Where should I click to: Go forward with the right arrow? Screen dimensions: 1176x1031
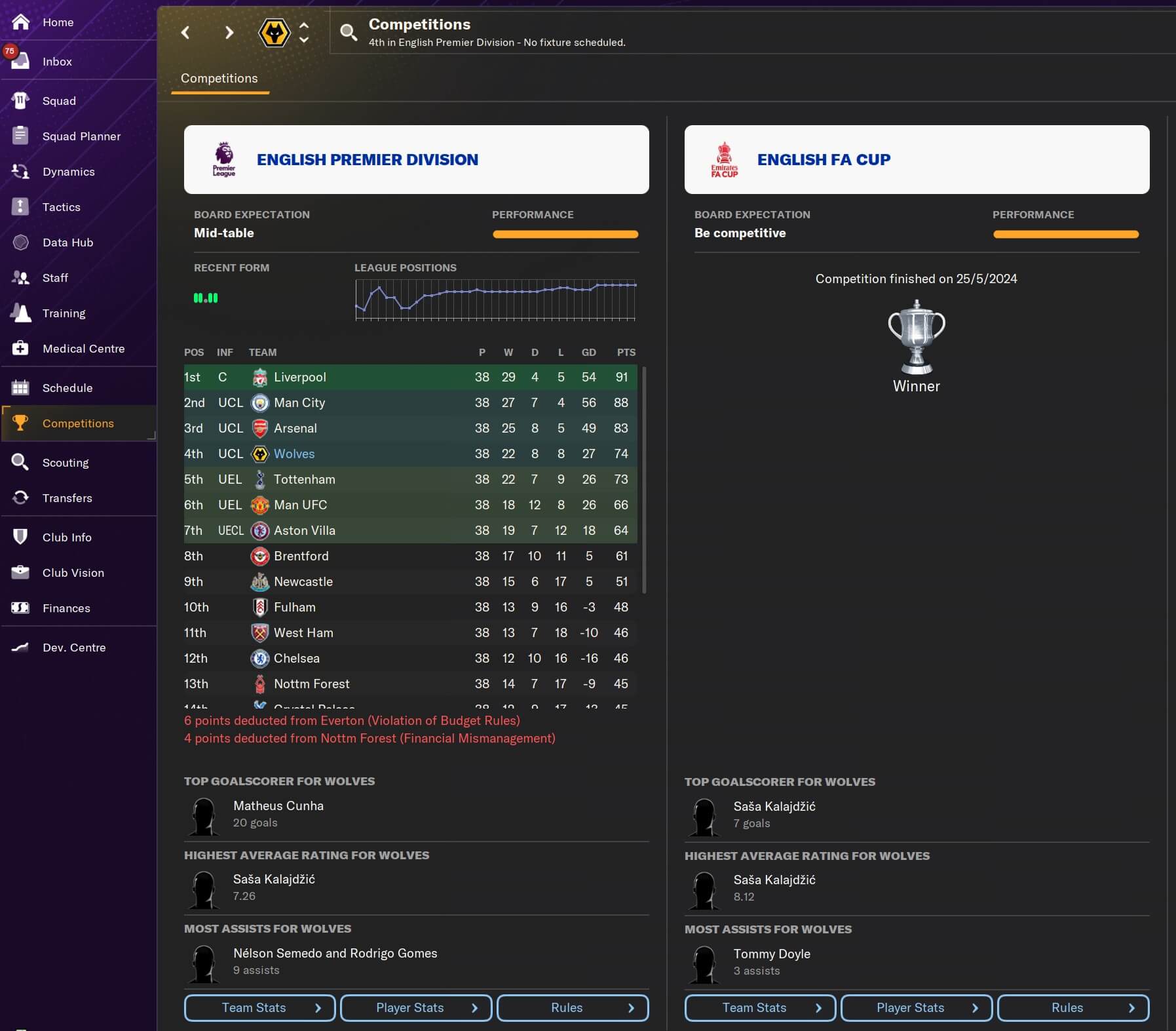(229, 32)
